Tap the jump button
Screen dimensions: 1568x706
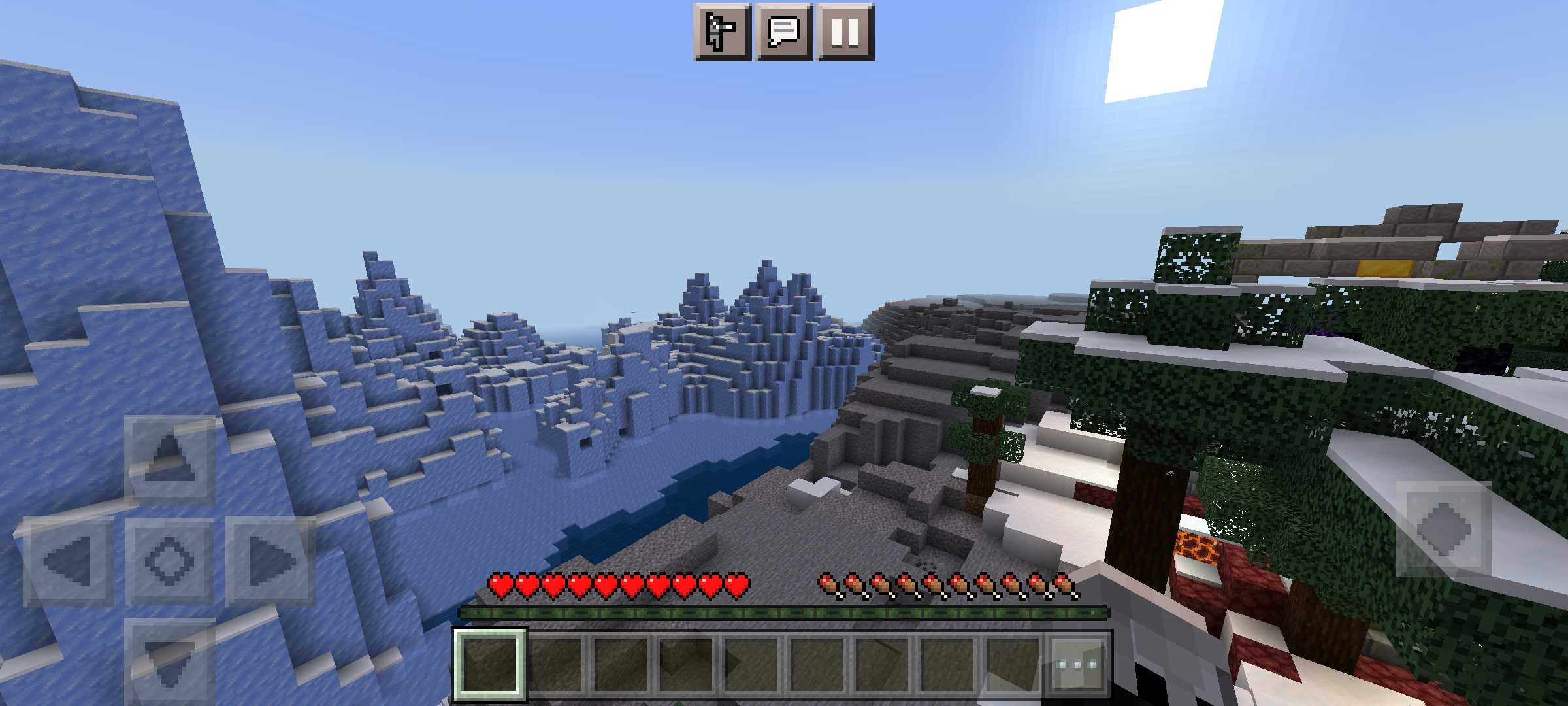tap(1443, 529)
